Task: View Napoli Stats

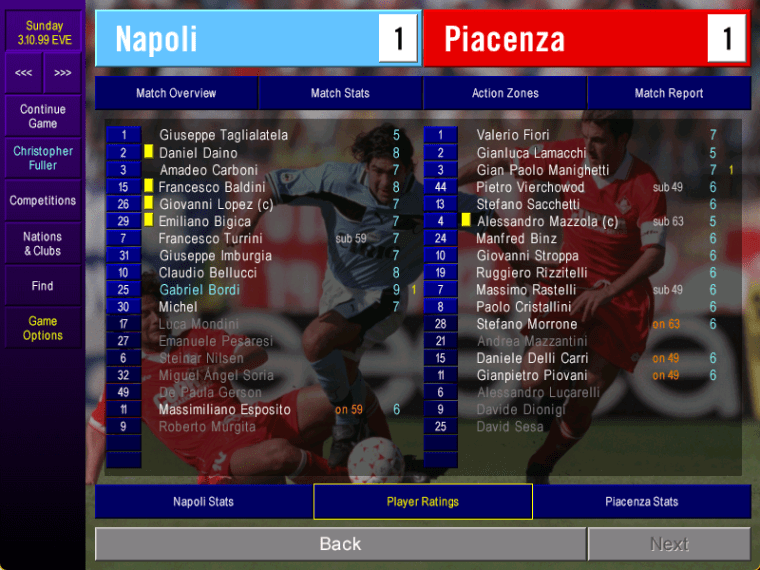Action: coord(203,502)
